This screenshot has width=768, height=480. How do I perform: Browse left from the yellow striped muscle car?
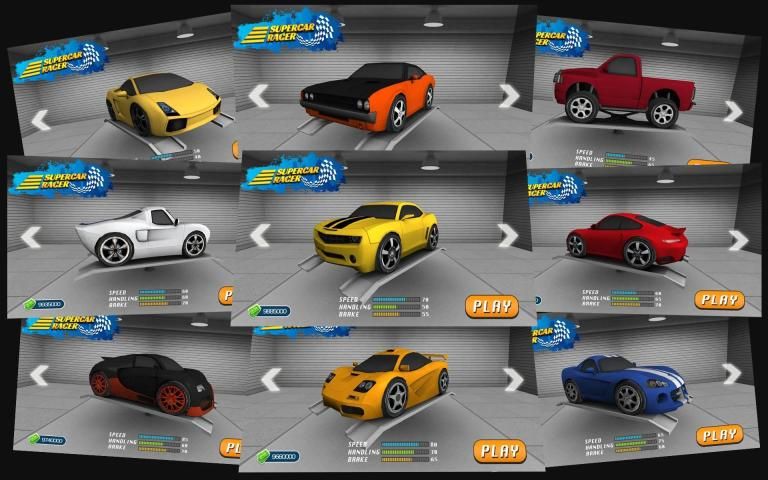(260, 235)
